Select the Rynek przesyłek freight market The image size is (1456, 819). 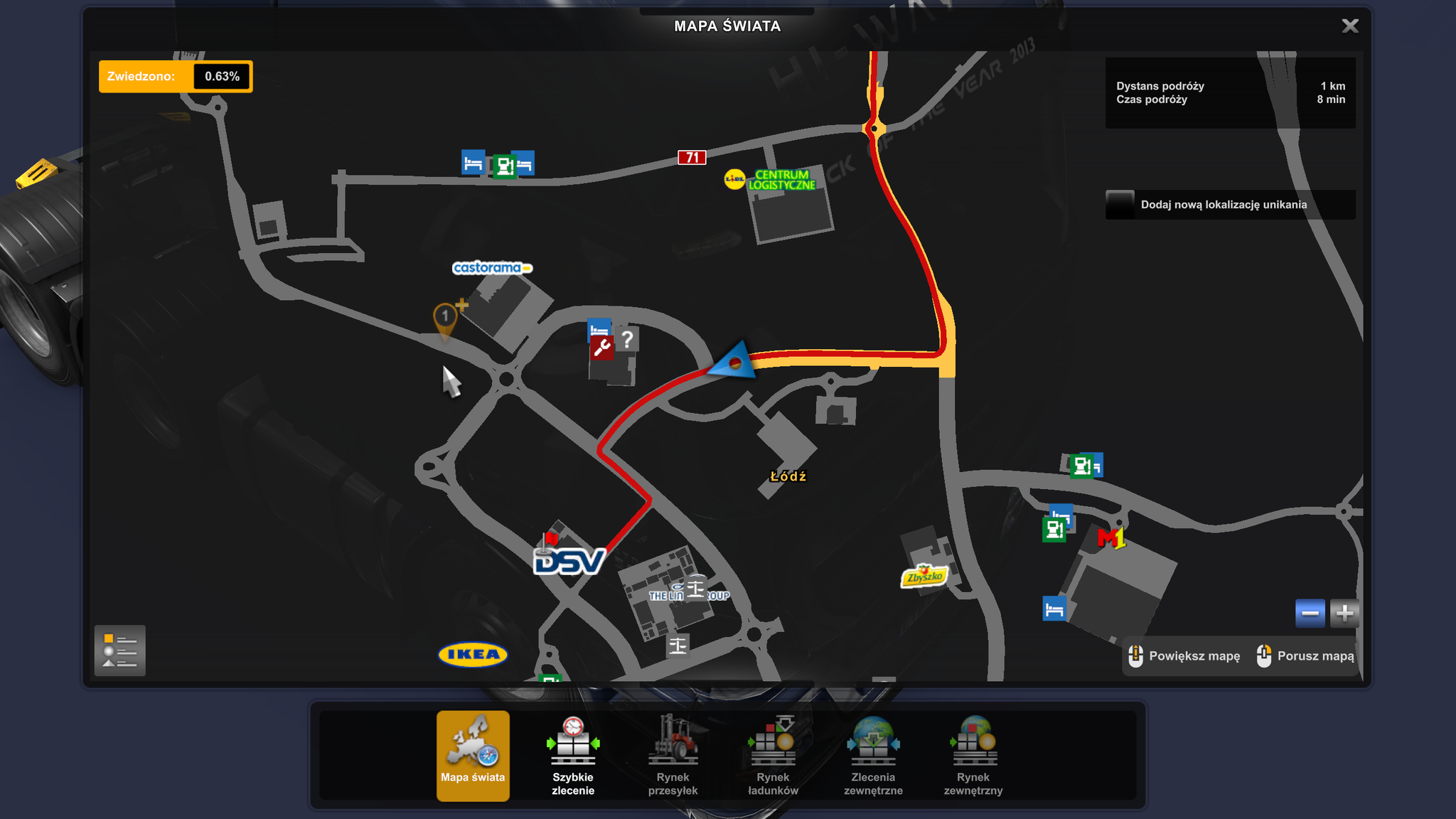pyautogui.click(x=673, y=756)
